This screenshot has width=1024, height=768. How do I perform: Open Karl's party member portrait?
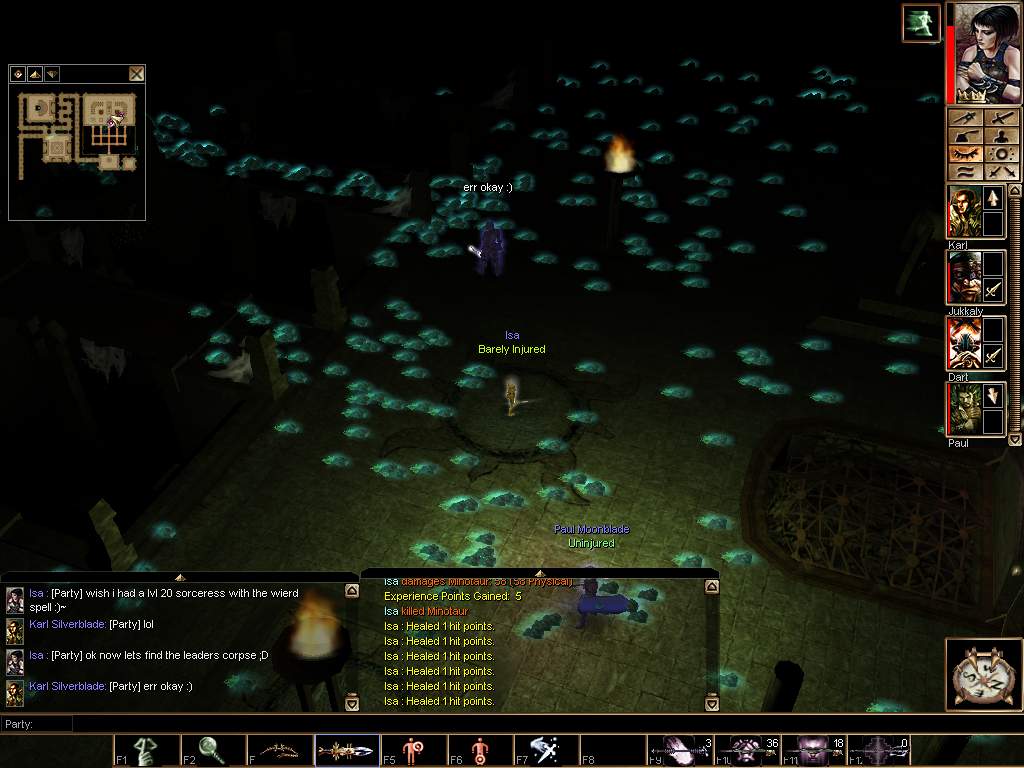(x=962, y=212)
